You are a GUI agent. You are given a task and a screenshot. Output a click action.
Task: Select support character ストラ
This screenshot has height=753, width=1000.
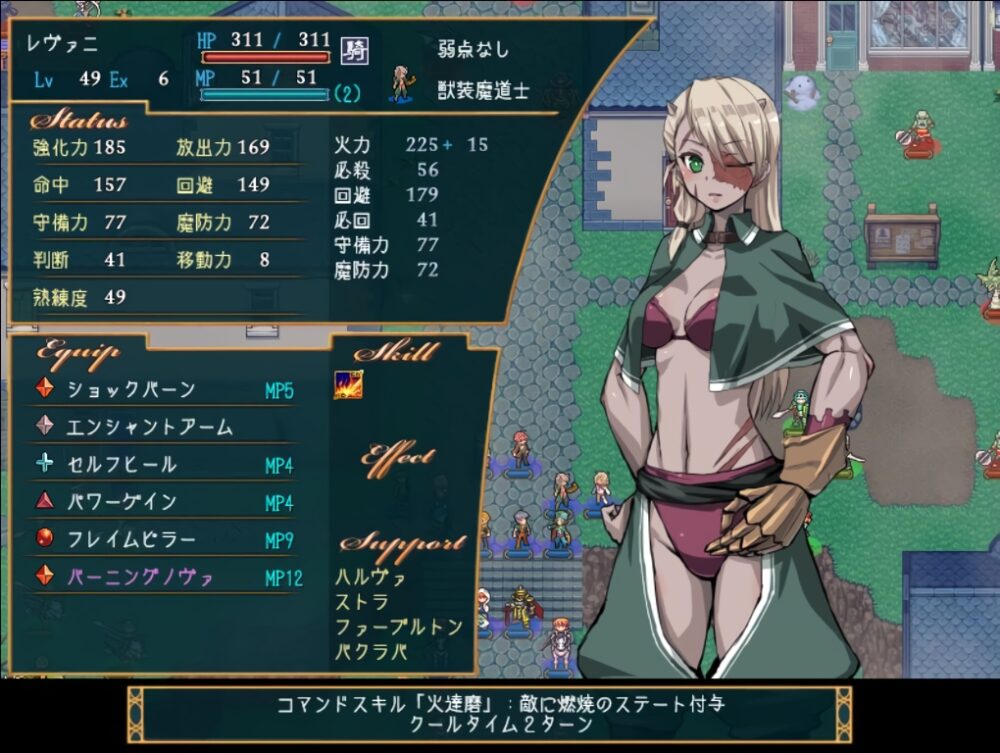(x=364, y=603)
